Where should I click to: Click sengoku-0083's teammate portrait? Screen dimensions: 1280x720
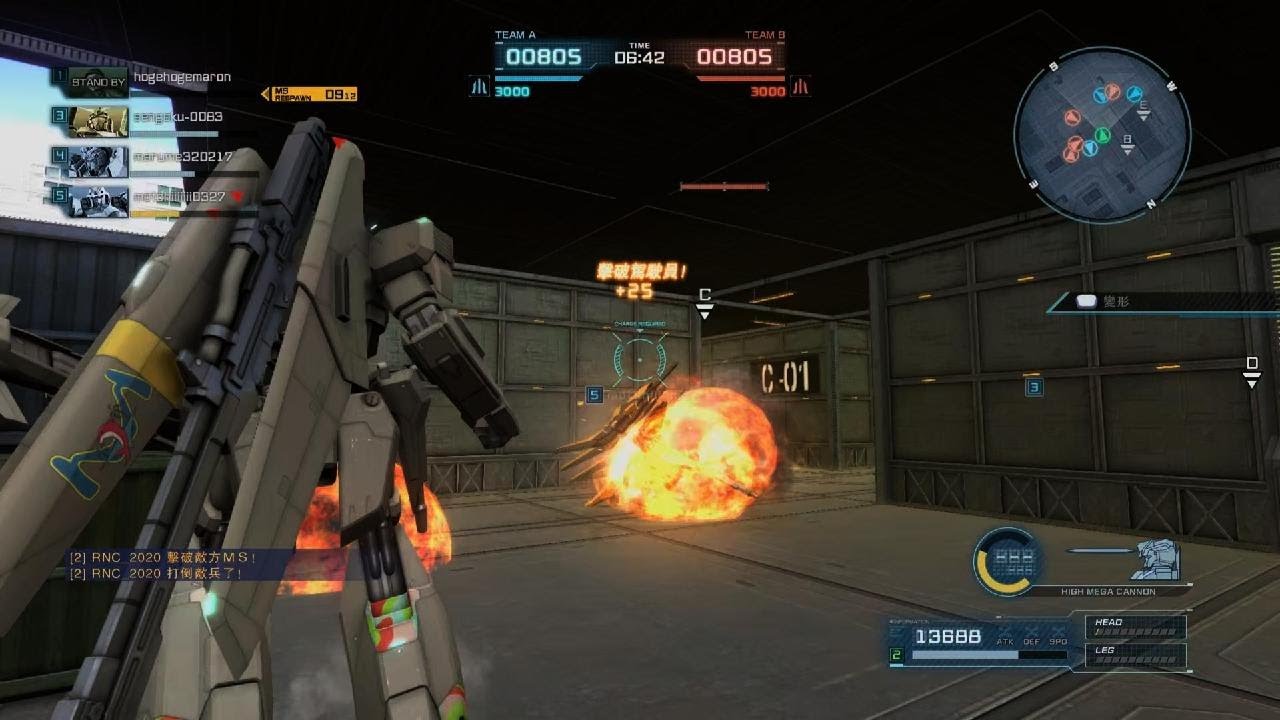point(98,119)
